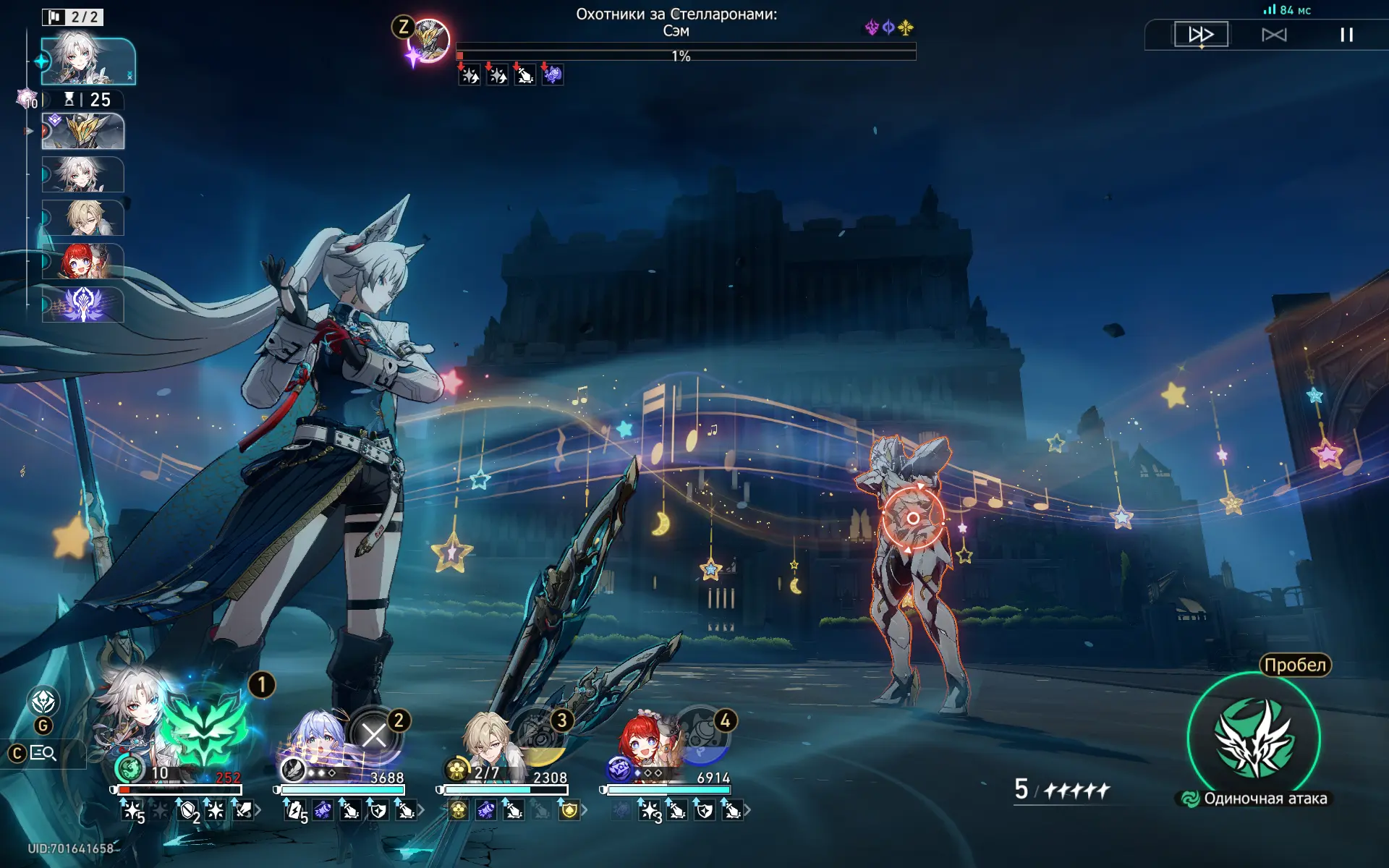Select the active turn portrait in action order

88,61
